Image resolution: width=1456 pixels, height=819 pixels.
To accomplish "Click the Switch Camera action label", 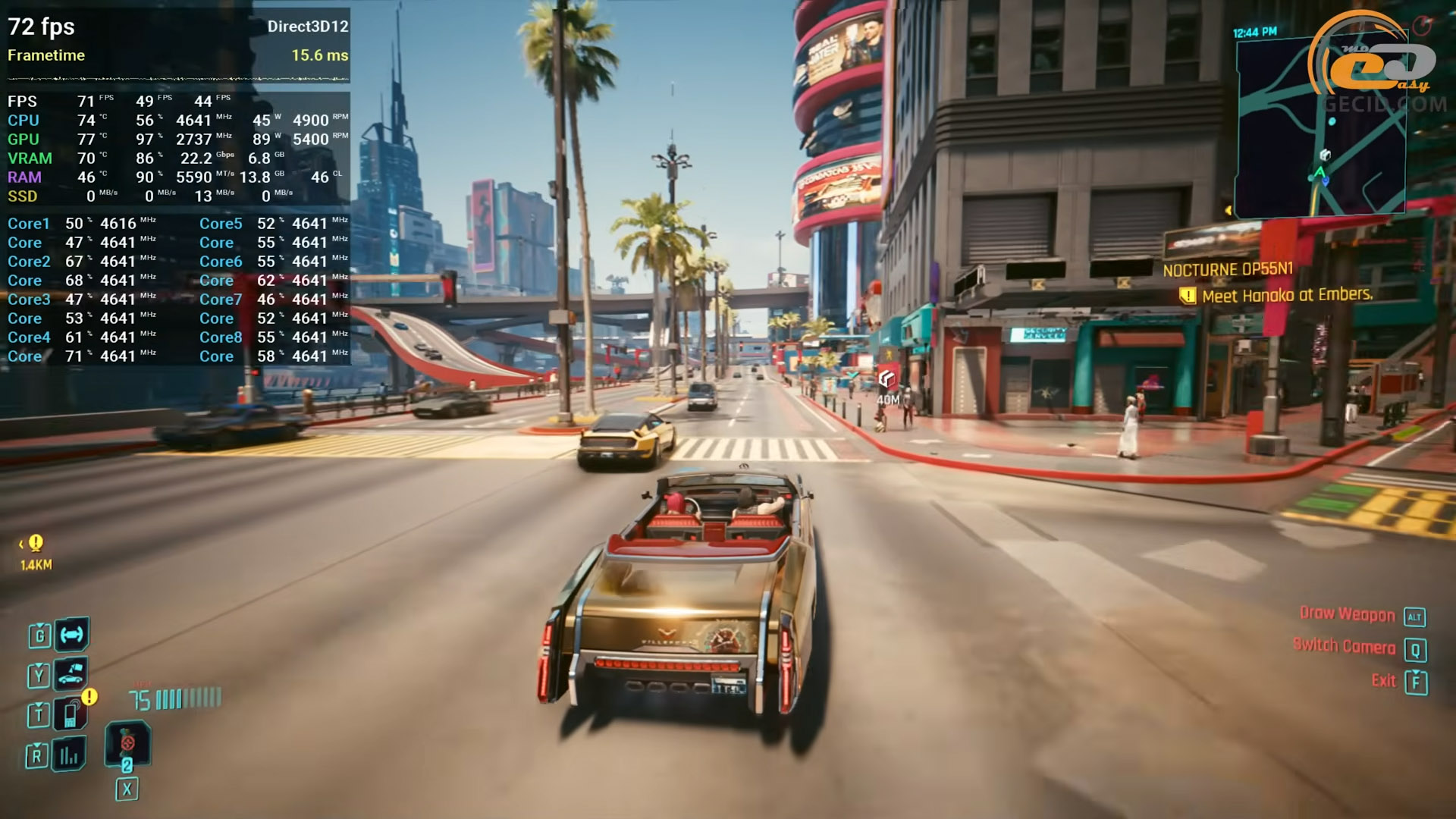I will click(1344, 646).
